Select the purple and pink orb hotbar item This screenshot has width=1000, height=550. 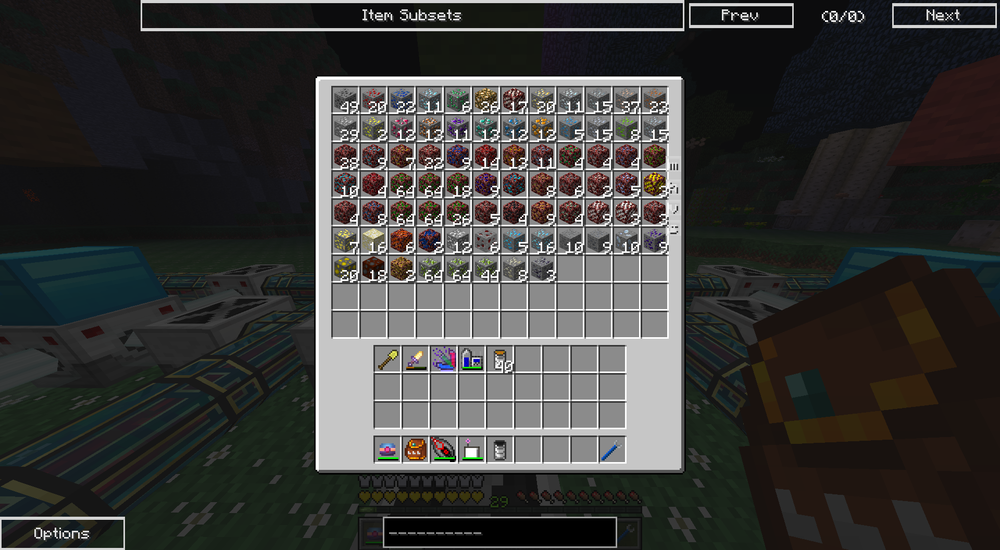pos(388,450)
